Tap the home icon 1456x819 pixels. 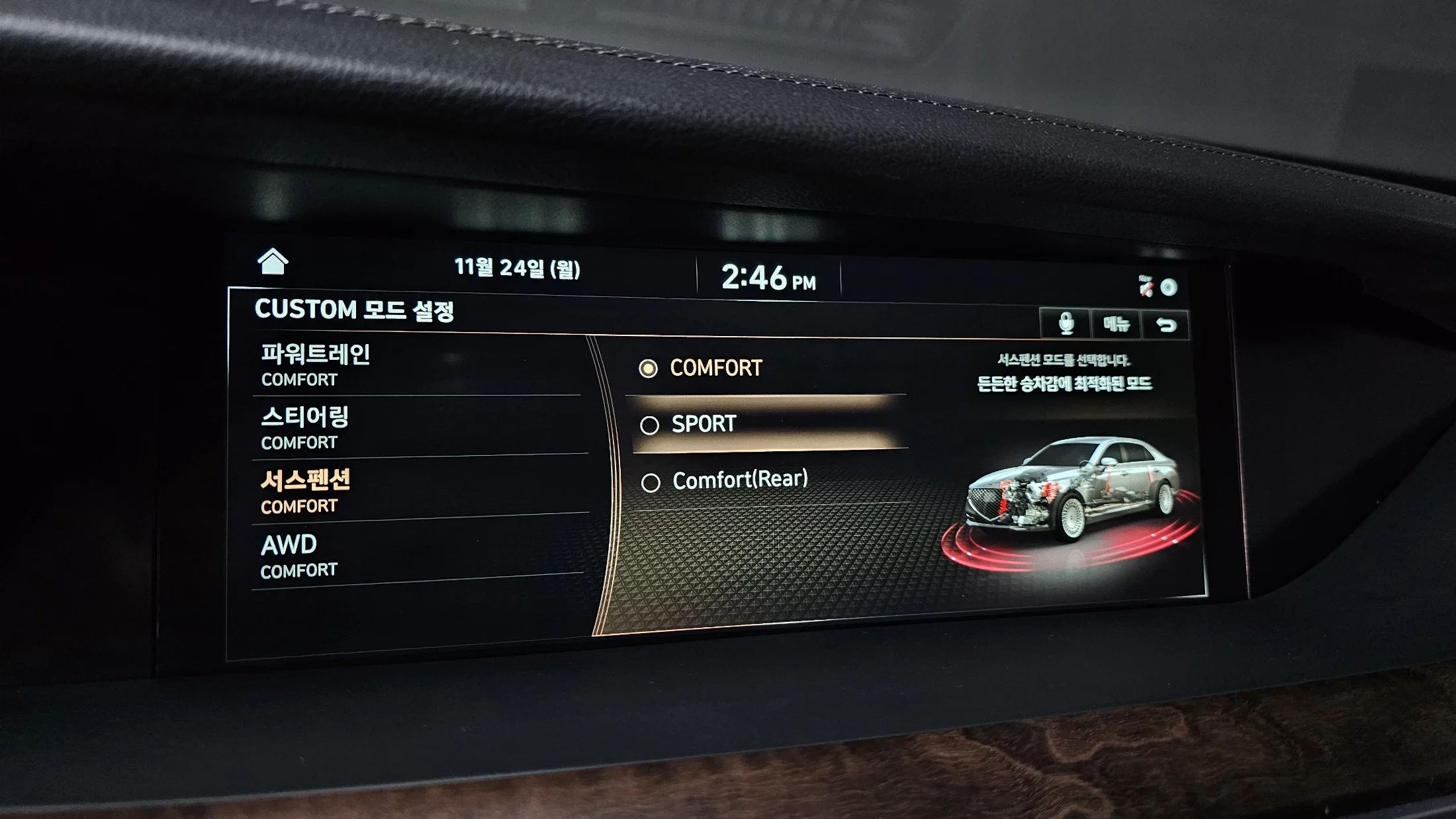tap(272, 262)
